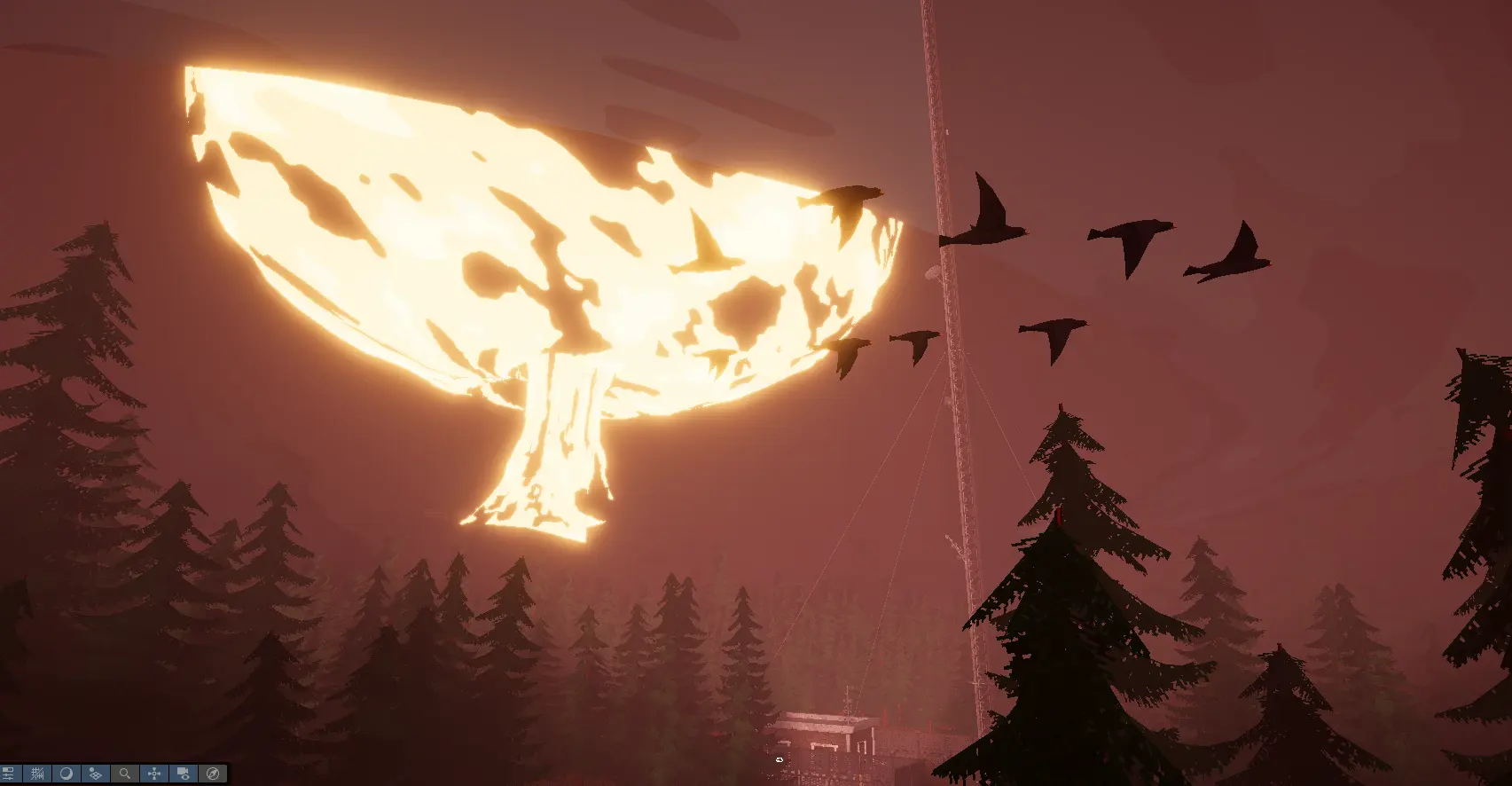Choose the four-arrow move gizmo tool
The width and height of the screenshot is (1512, 786).
pos(154,774)
